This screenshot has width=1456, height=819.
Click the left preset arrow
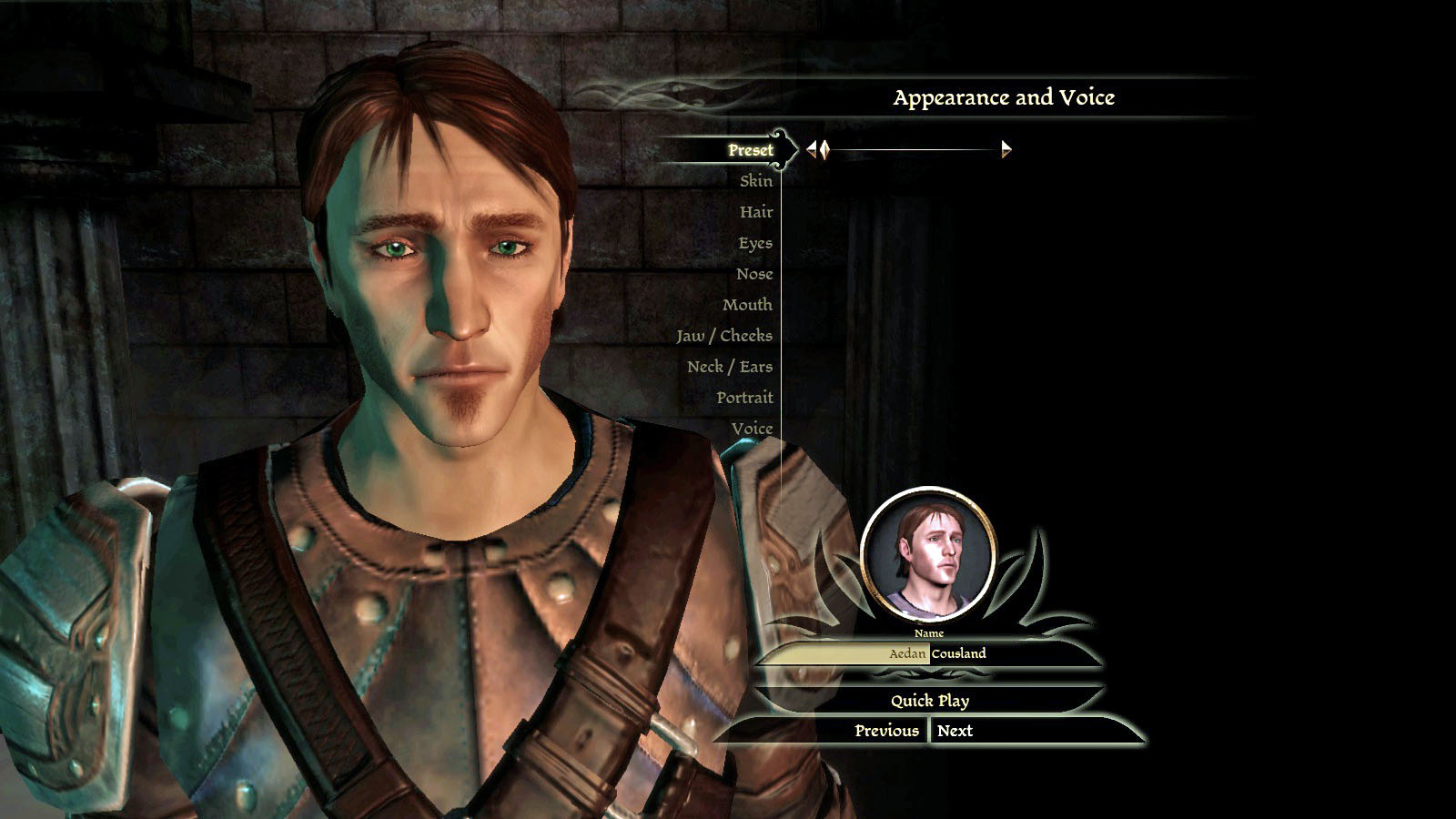coord(812,150)
